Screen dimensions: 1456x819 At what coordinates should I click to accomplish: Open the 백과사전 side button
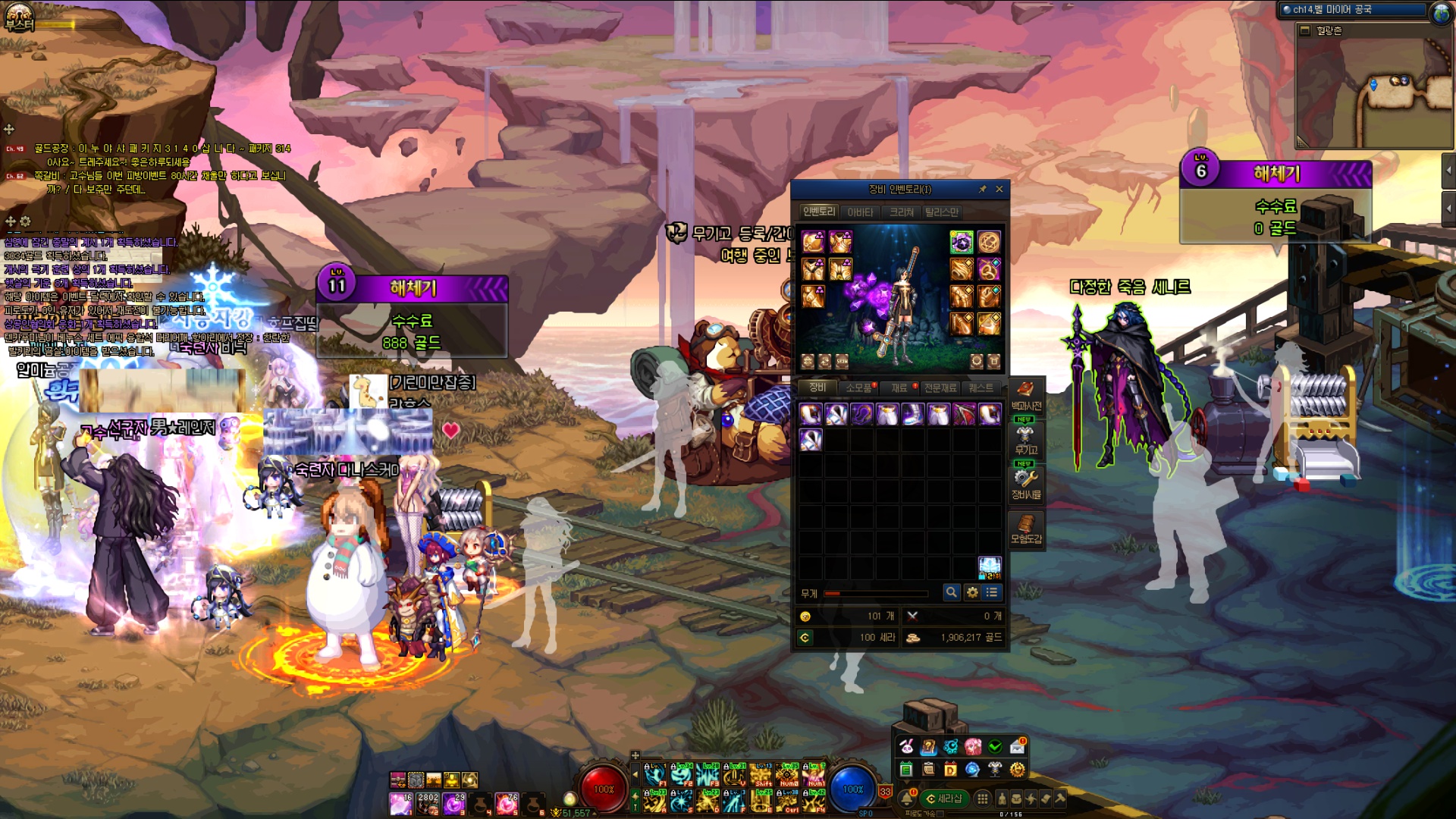1026,395
